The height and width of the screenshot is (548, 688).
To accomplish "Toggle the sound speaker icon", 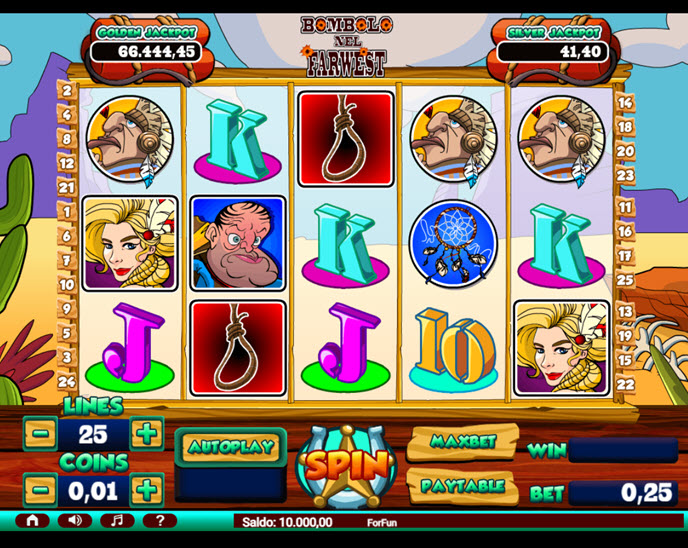I will (74, 521).
